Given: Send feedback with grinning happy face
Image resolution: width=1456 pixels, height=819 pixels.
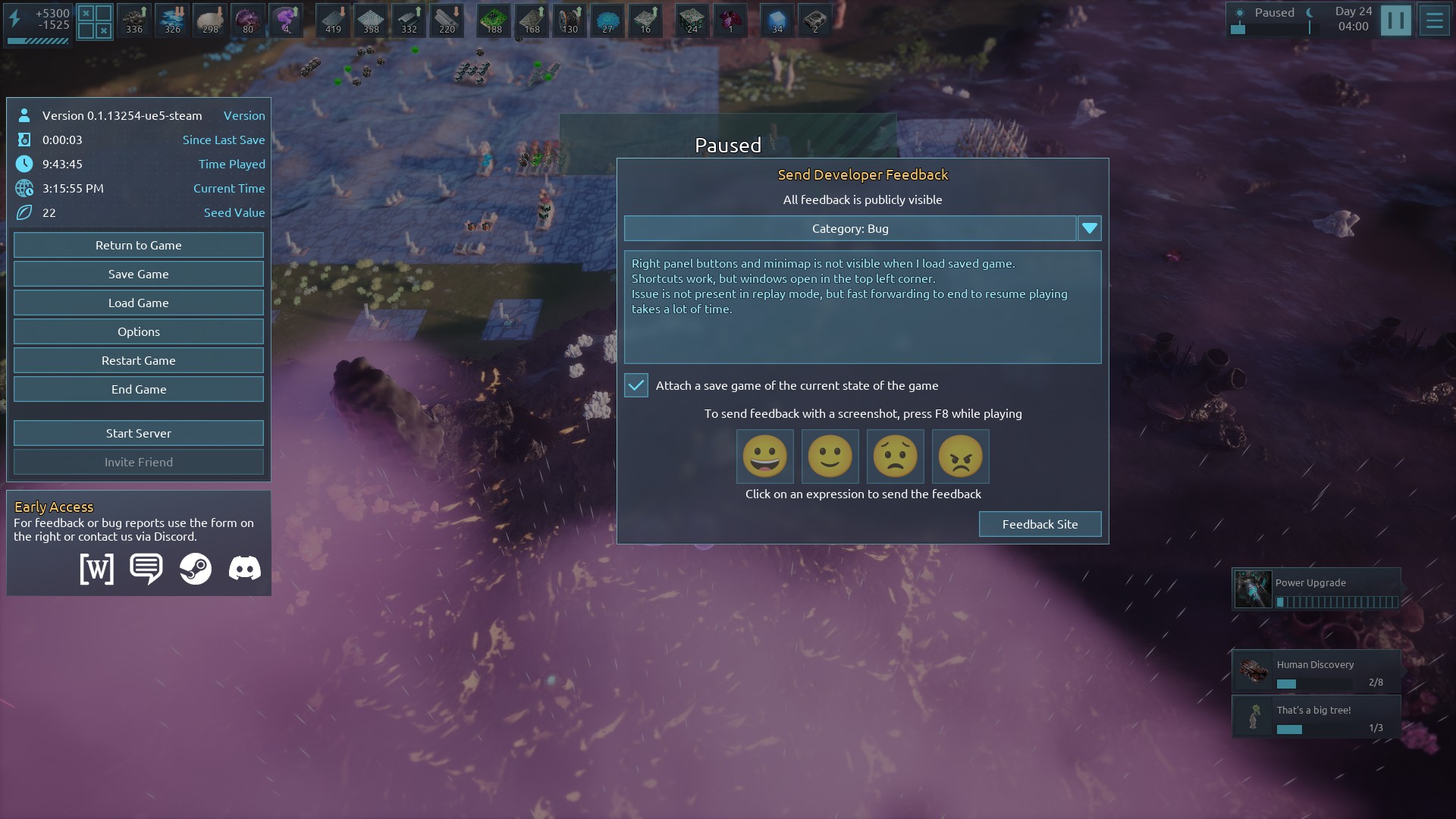Looking at the screenshot, I should click(764, 457).
